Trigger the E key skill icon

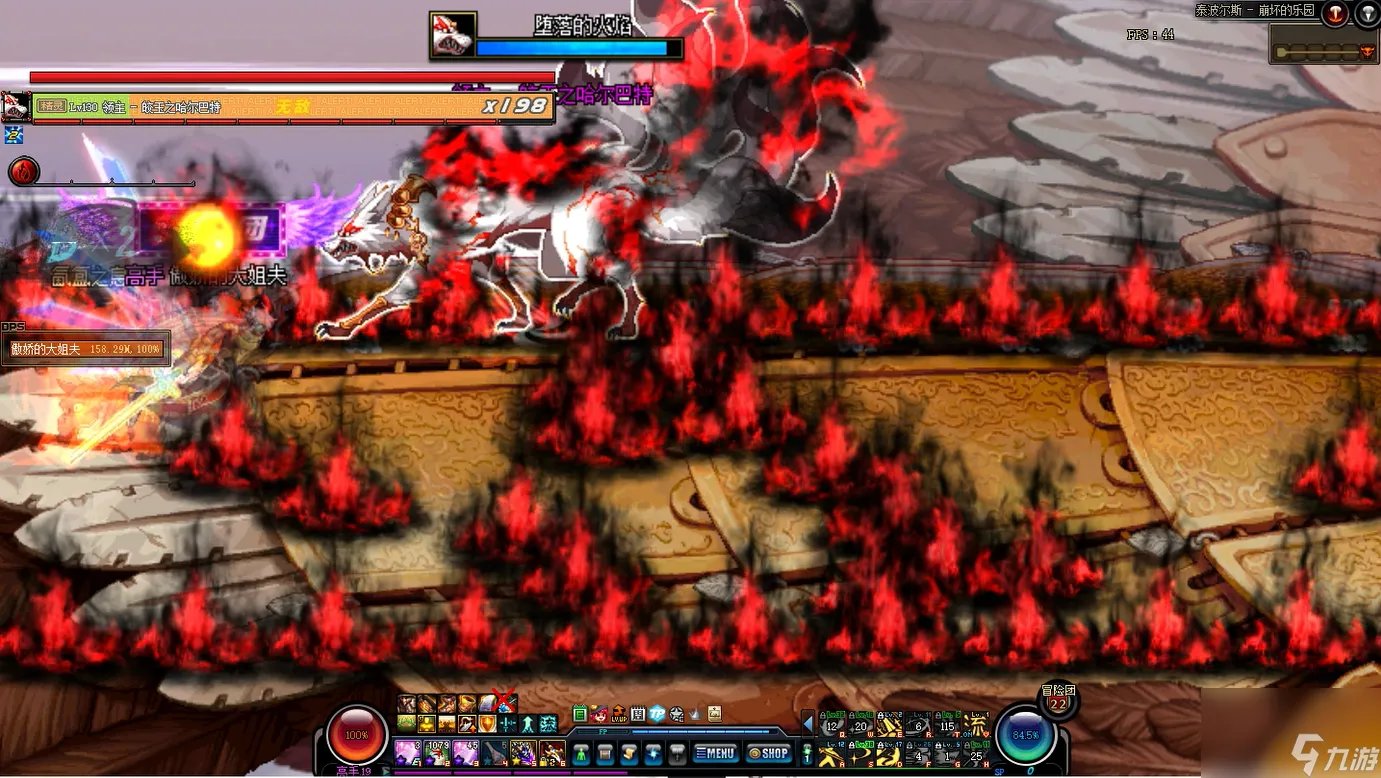point(890,726)
